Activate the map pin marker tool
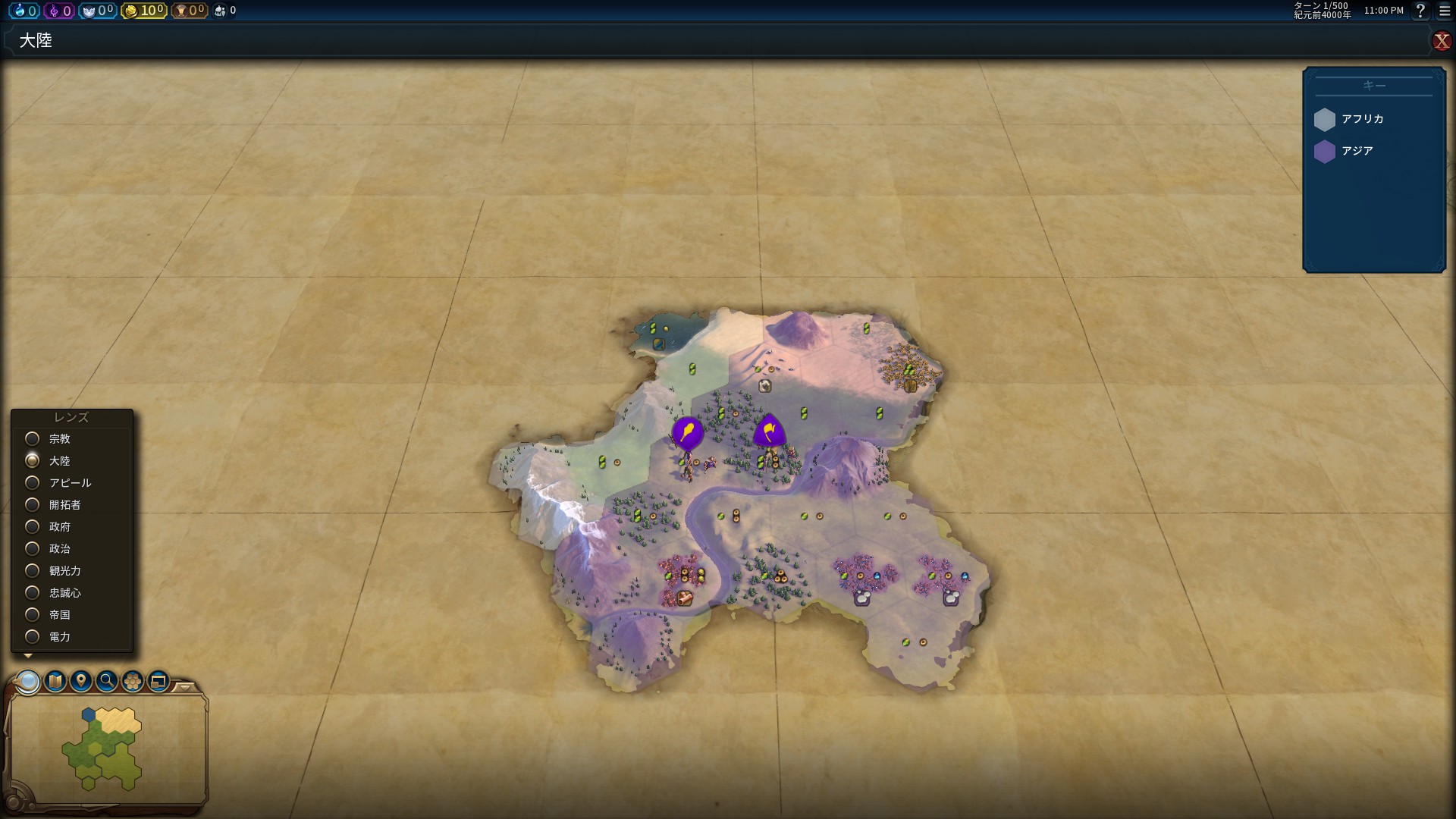The height and width of the screenshot is (819, 1456). 81,681
